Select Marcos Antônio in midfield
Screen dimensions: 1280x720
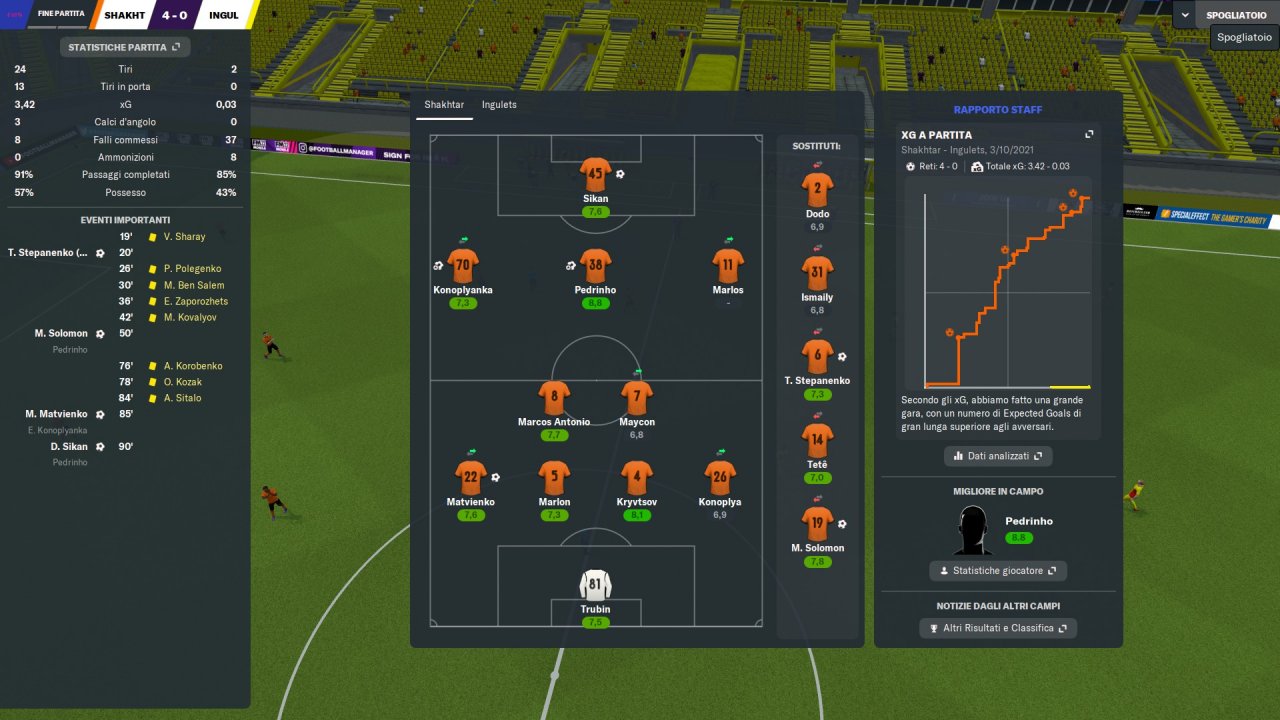click(x=554, y=398)
